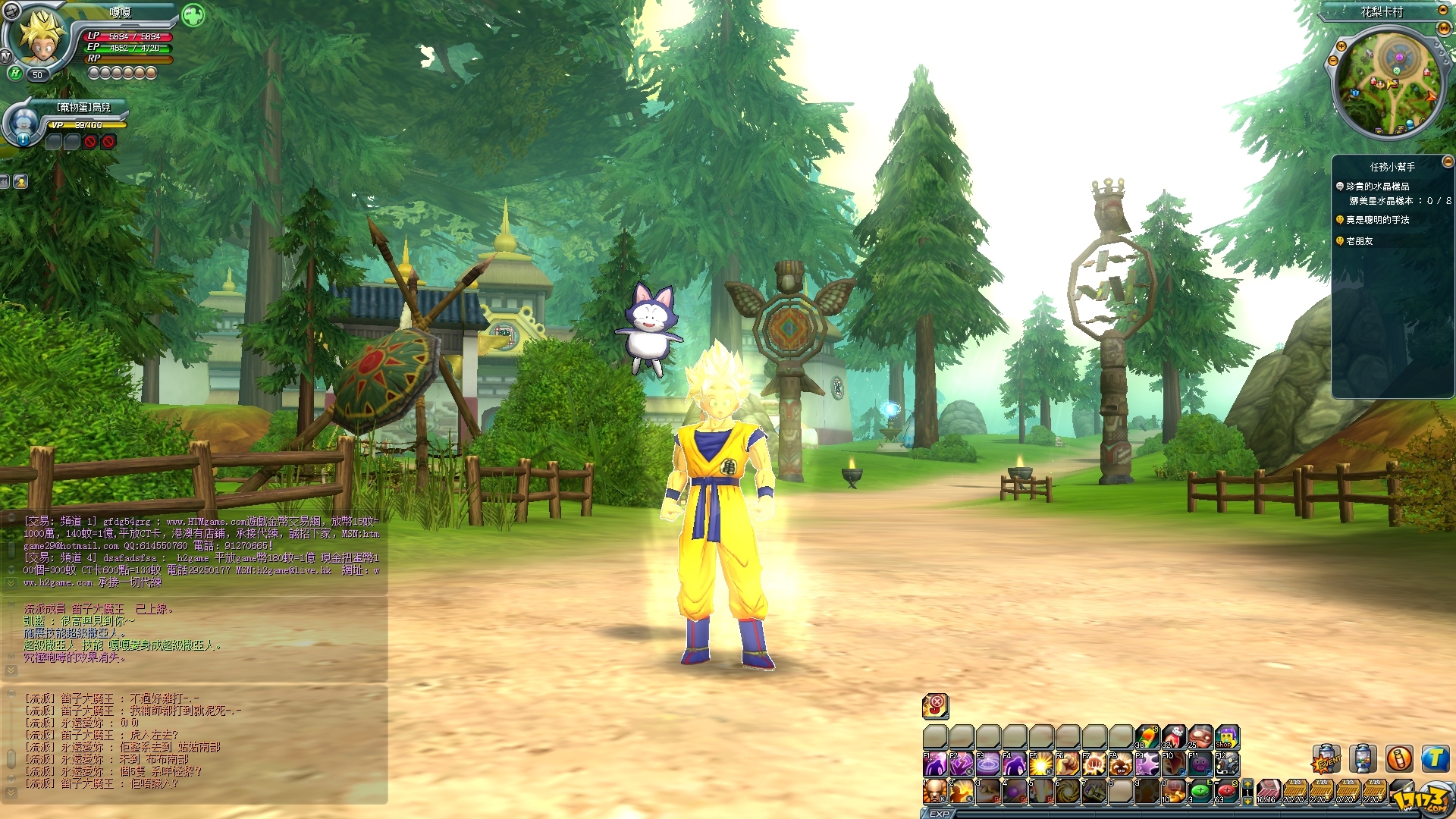Select quest 老朋友 in quest tracker

(1359, 241)
